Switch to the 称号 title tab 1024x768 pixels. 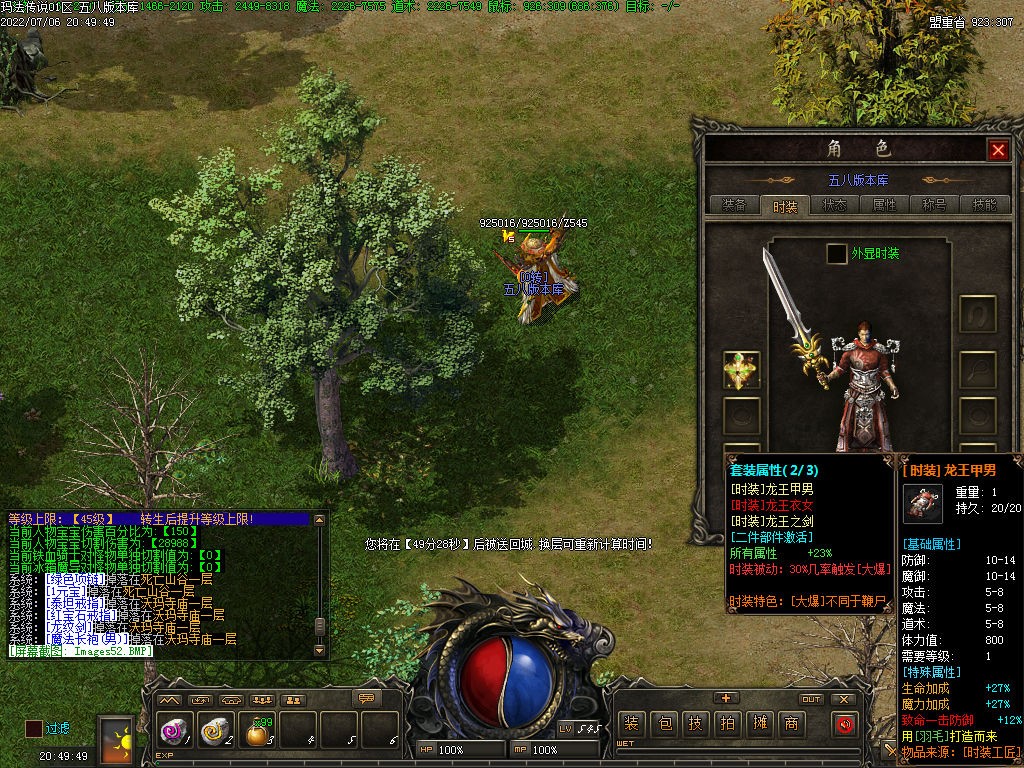click(934, 205)
